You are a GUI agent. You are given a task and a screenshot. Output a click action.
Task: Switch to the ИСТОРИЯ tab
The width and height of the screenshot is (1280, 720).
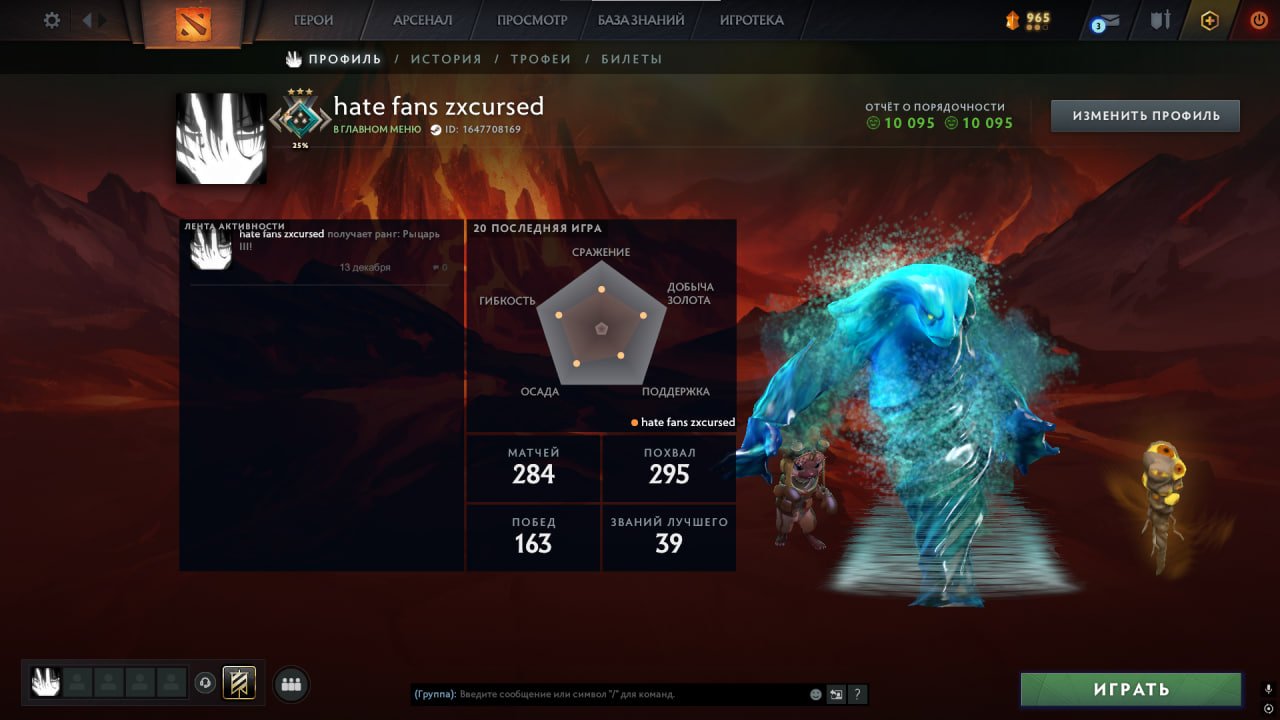tap(446, 59)
